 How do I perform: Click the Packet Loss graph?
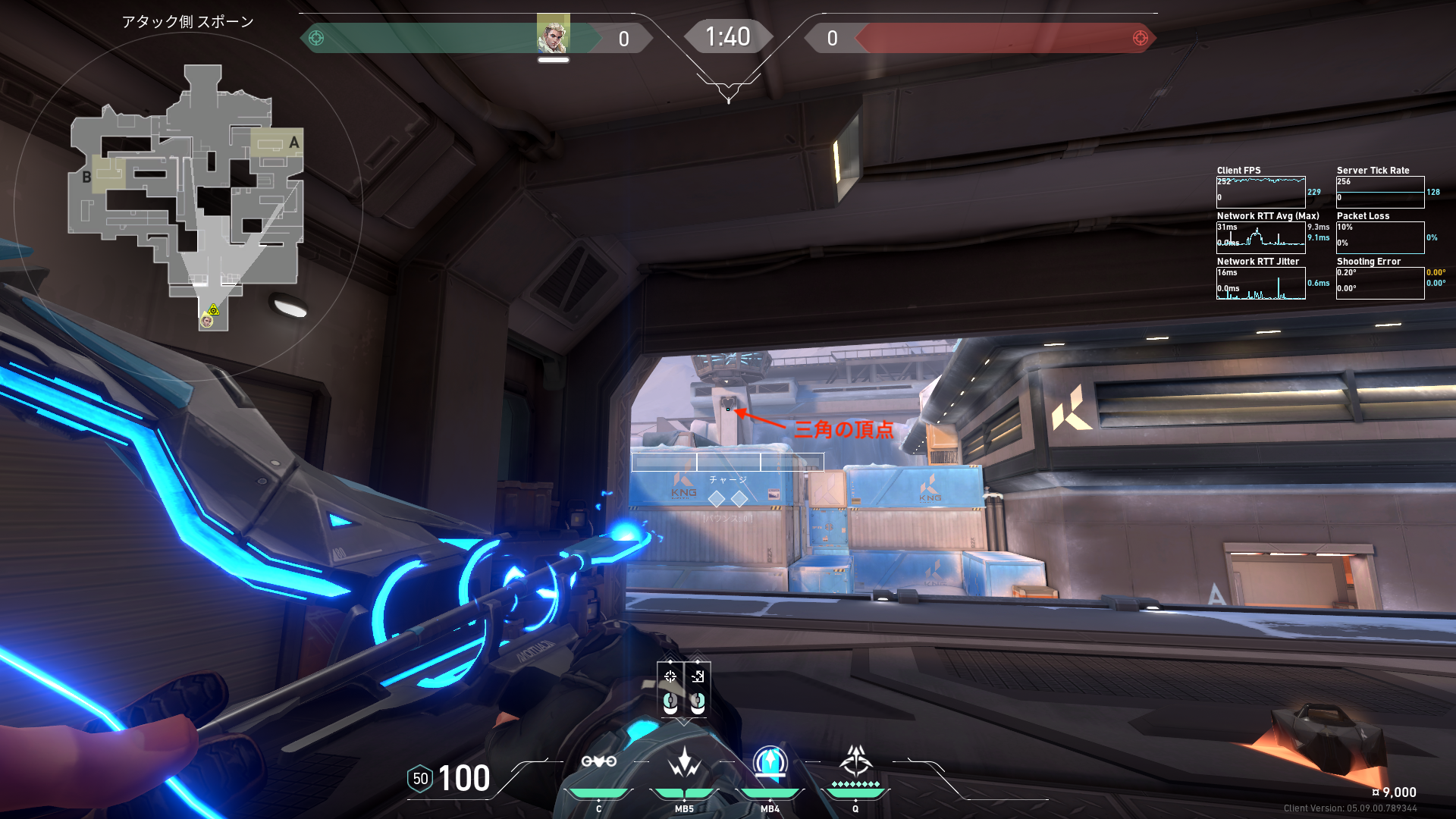(1379, 237)
